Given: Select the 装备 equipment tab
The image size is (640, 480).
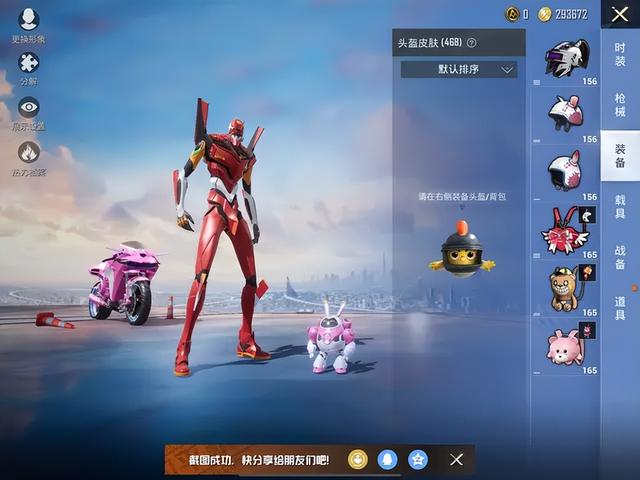Looking at the screenshot, I should pyautogui.click(x=620, y=154).
